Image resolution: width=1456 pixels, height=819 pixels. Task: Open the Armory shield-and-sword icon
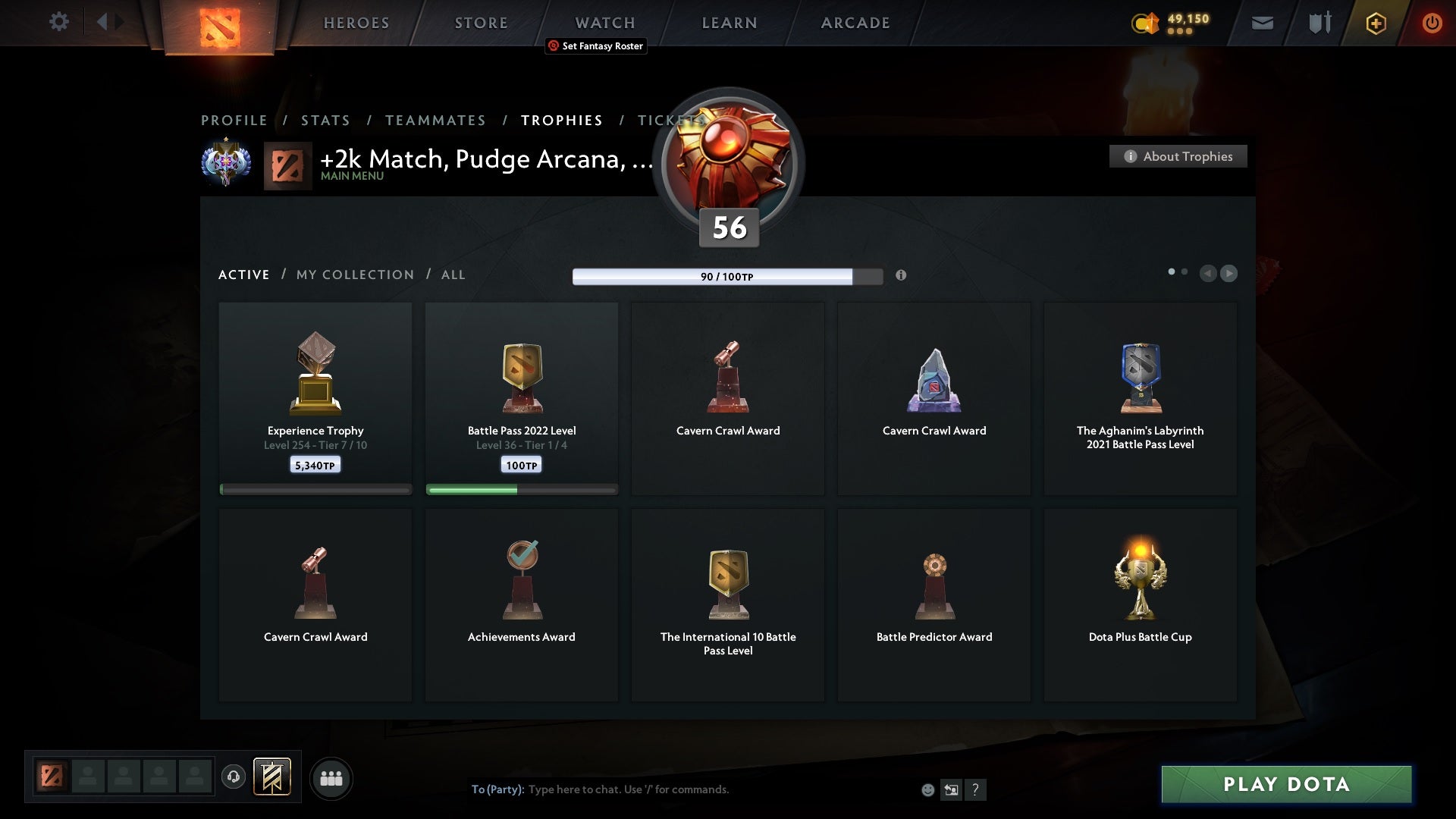coord(1319,23)
